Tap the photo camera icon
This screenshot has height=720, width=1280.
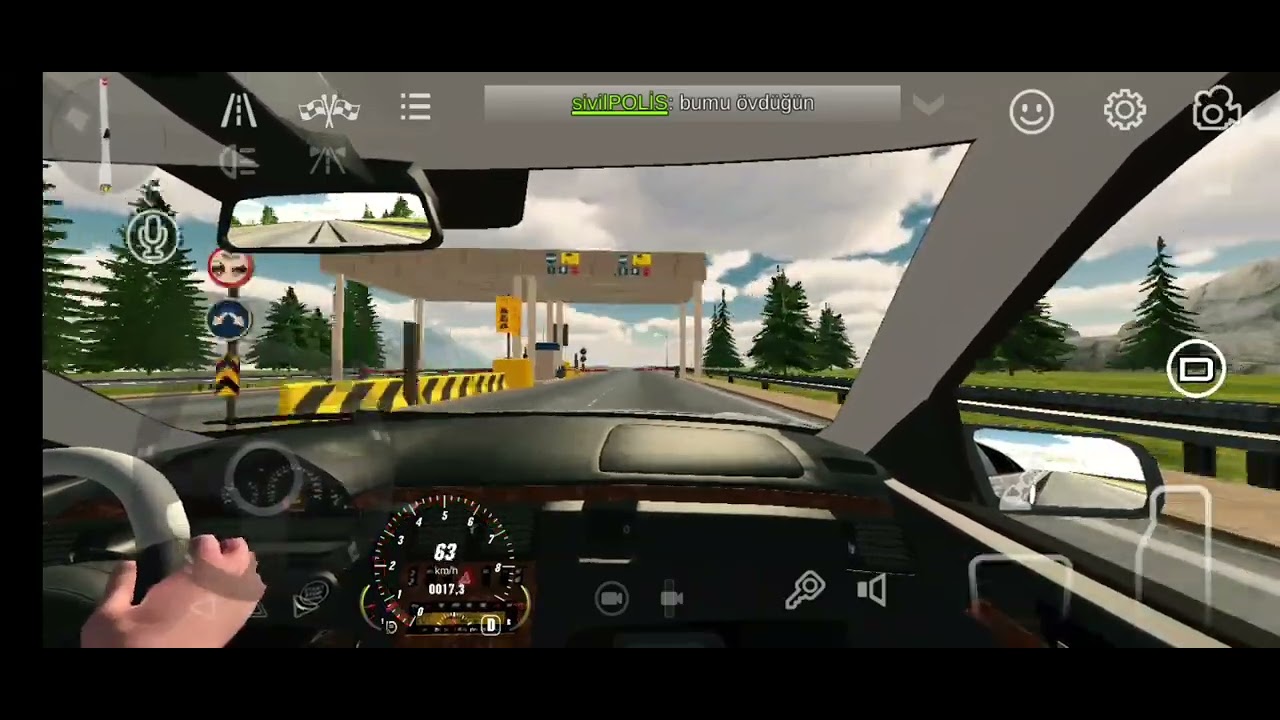(1216, 109)
